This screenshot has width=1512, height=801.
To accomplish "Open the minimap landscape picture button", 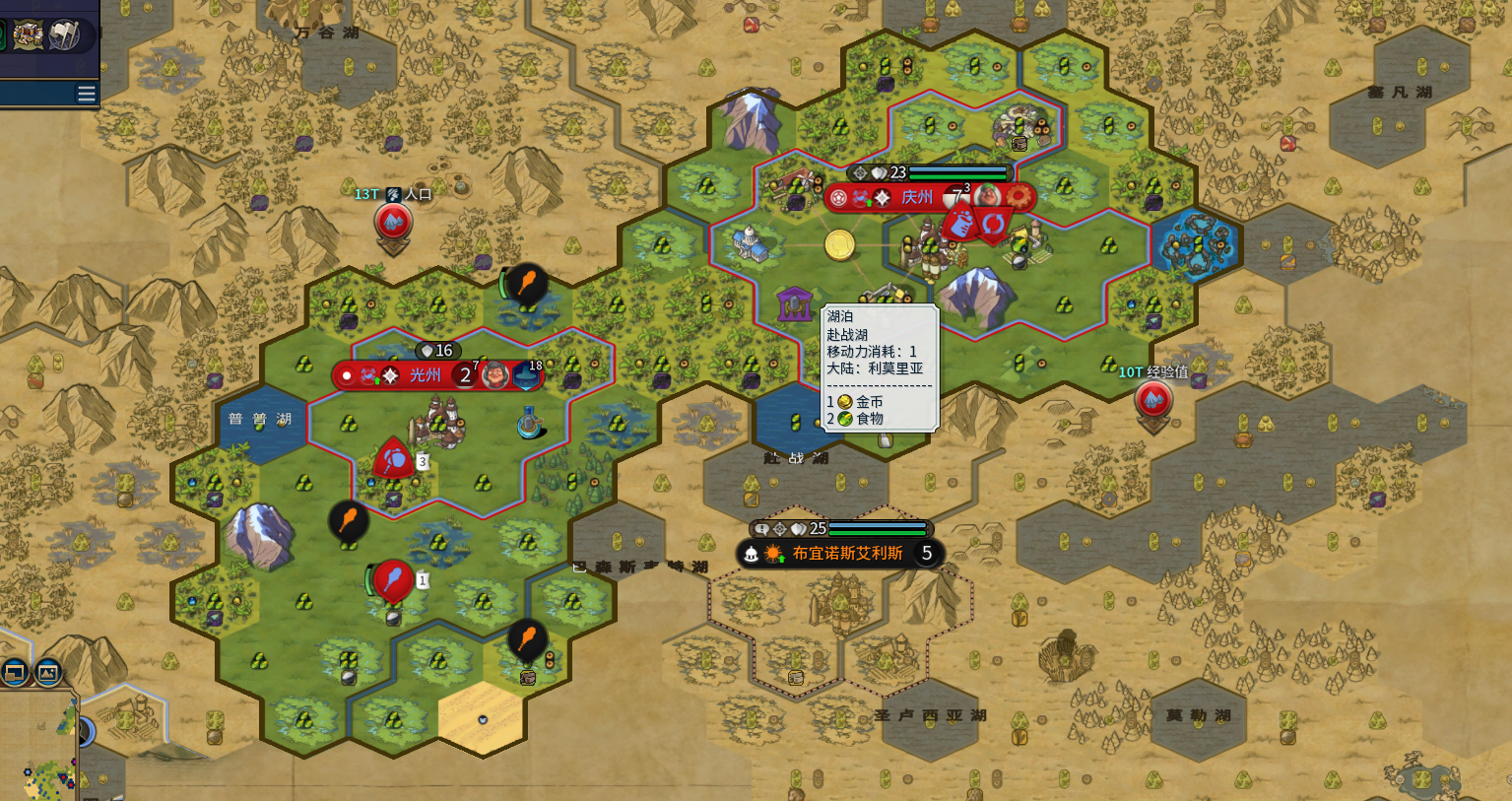I will pyautogui.click(x=47, y=673).
